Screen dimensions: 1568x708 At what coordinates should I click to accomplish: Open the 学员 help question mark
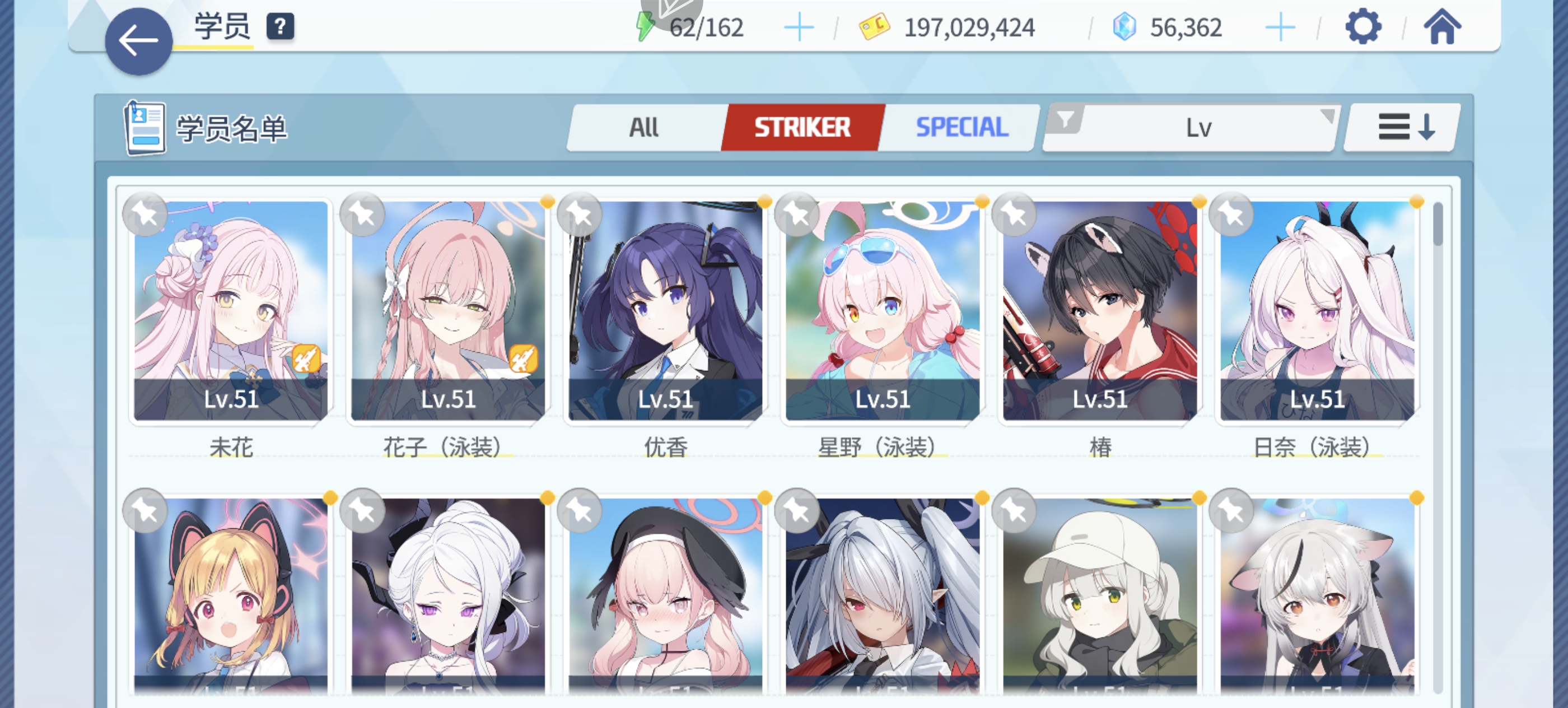click(279, 27)
